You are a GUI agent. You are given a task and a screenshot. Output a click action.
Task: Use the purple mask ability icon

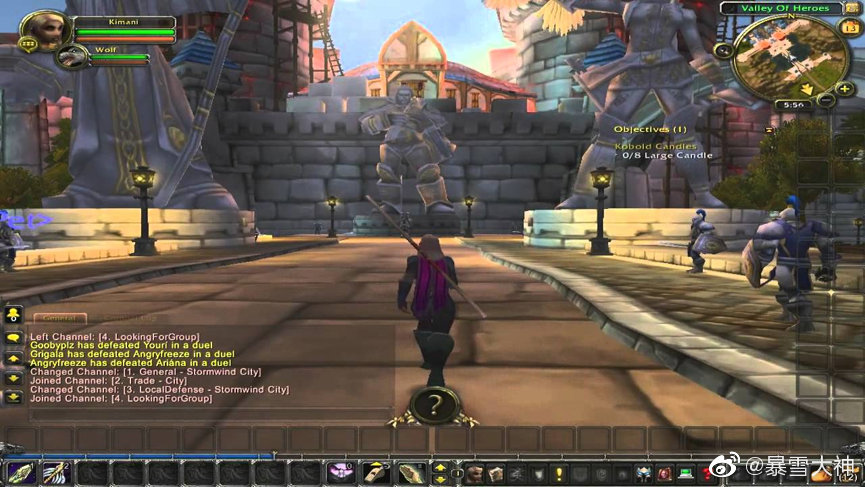[342, 473]
